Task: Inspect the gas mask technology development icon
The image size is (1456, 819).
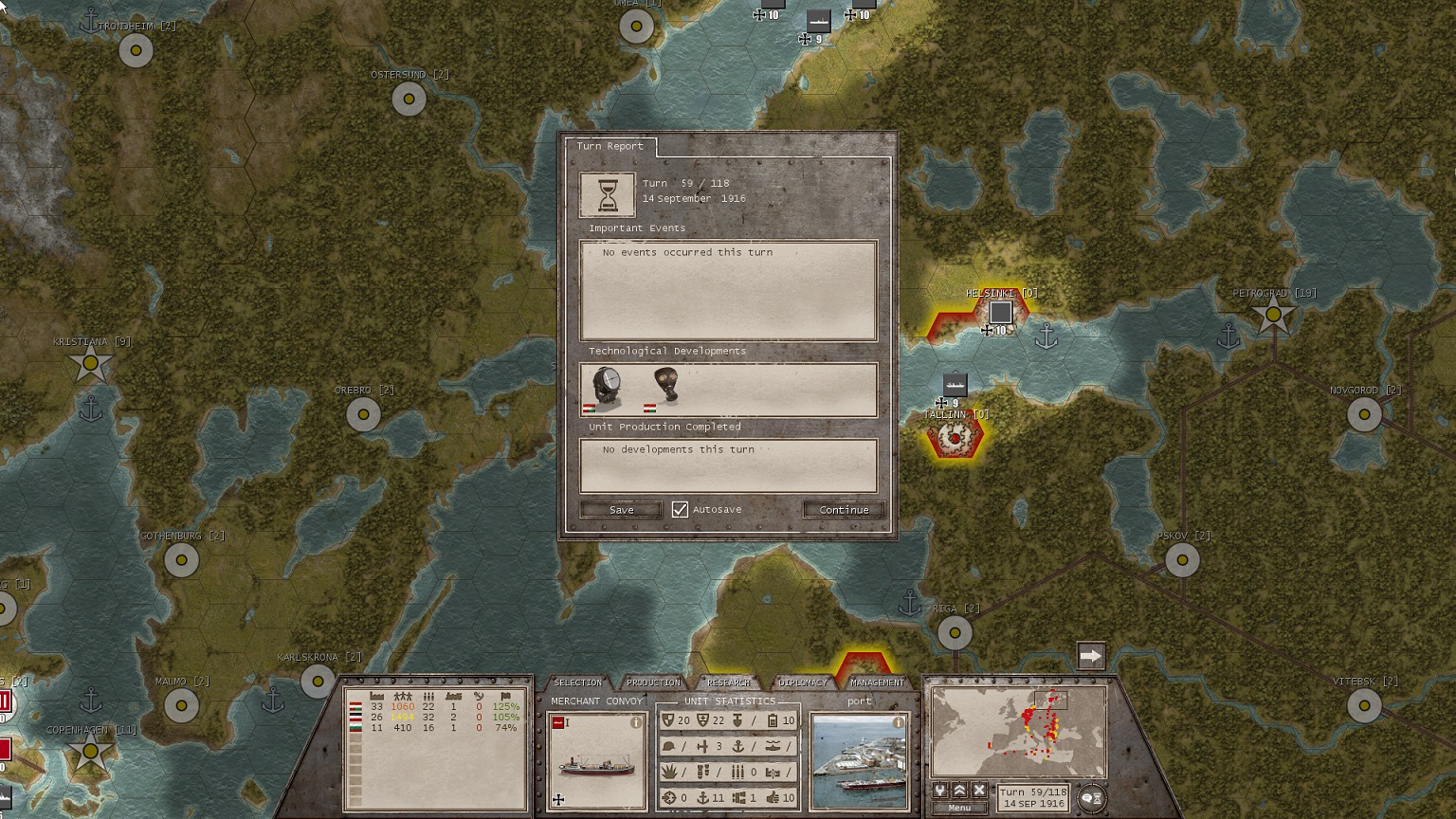Action: 664,388
